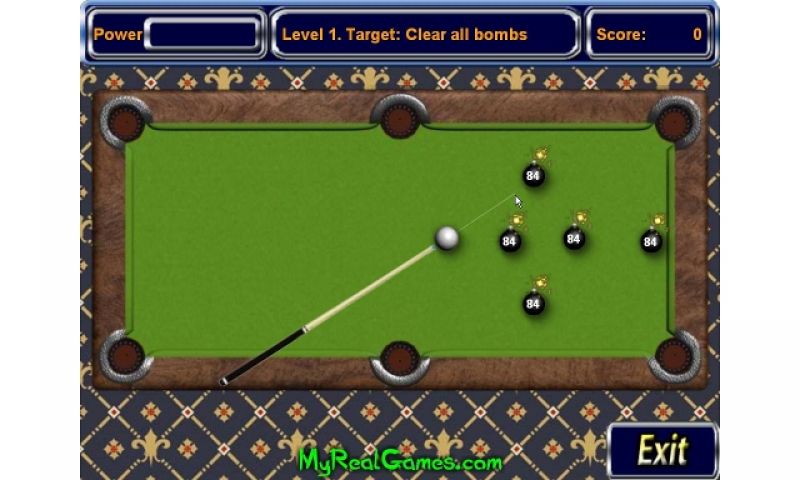This screenshot has height=480, width=800.
Task: Click the Exit button
Action: coord(663,450)
